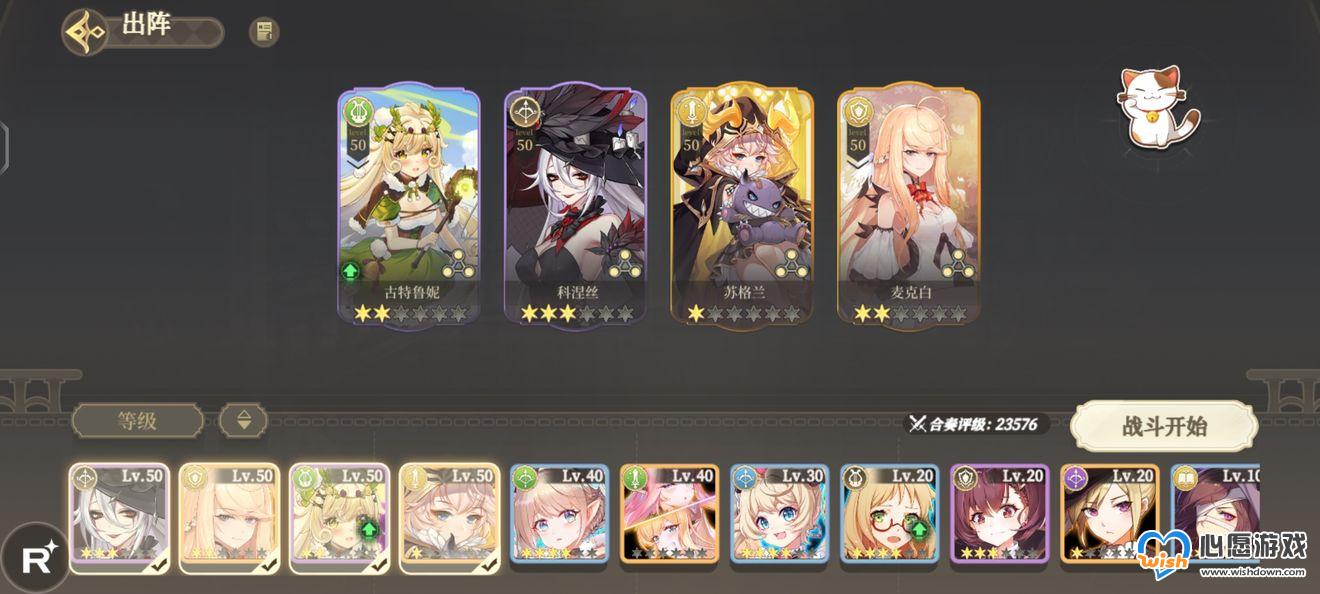This screenshot has height=594, width=1320.
Task: Choose the Lv.20 blonde purple-eyed thumbnail
Action: click(1109, 517)
